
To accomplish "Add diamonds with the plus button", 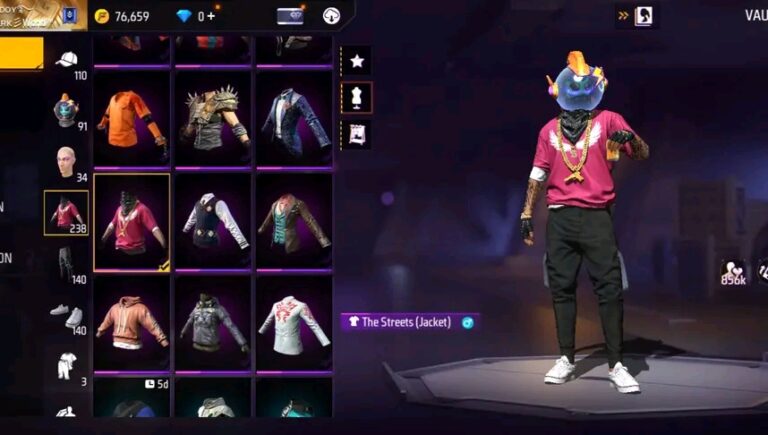I will click(x=211, y=16).
